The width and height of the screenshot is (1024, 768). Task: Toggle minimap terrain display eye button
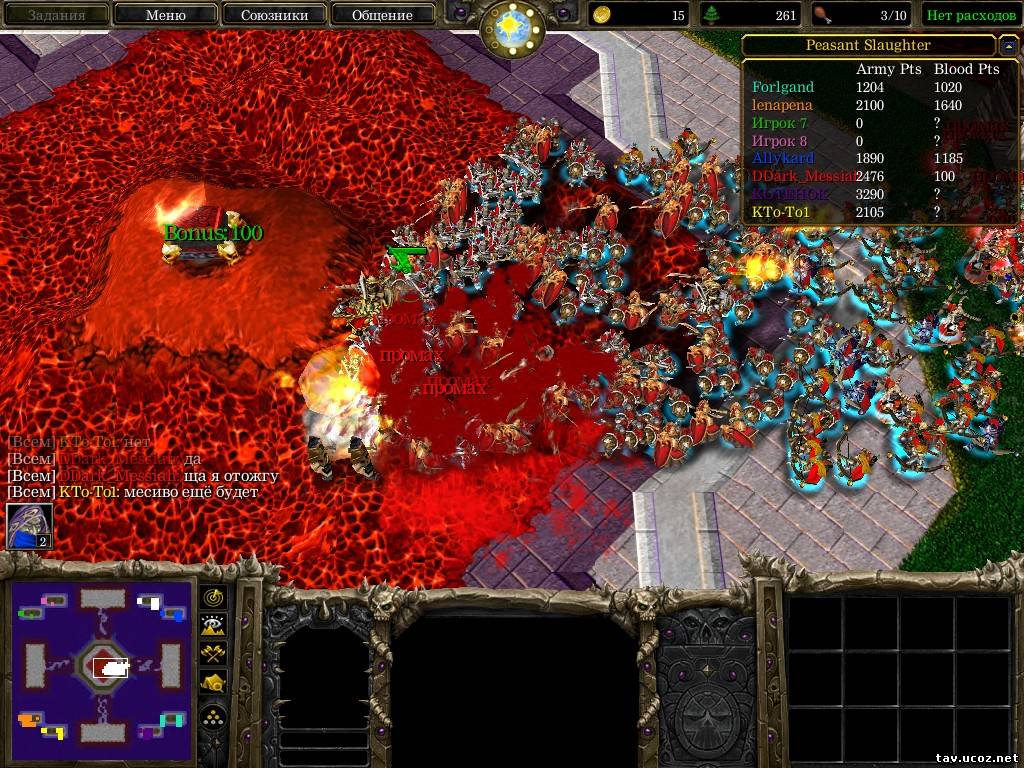(x=213, y=626)
